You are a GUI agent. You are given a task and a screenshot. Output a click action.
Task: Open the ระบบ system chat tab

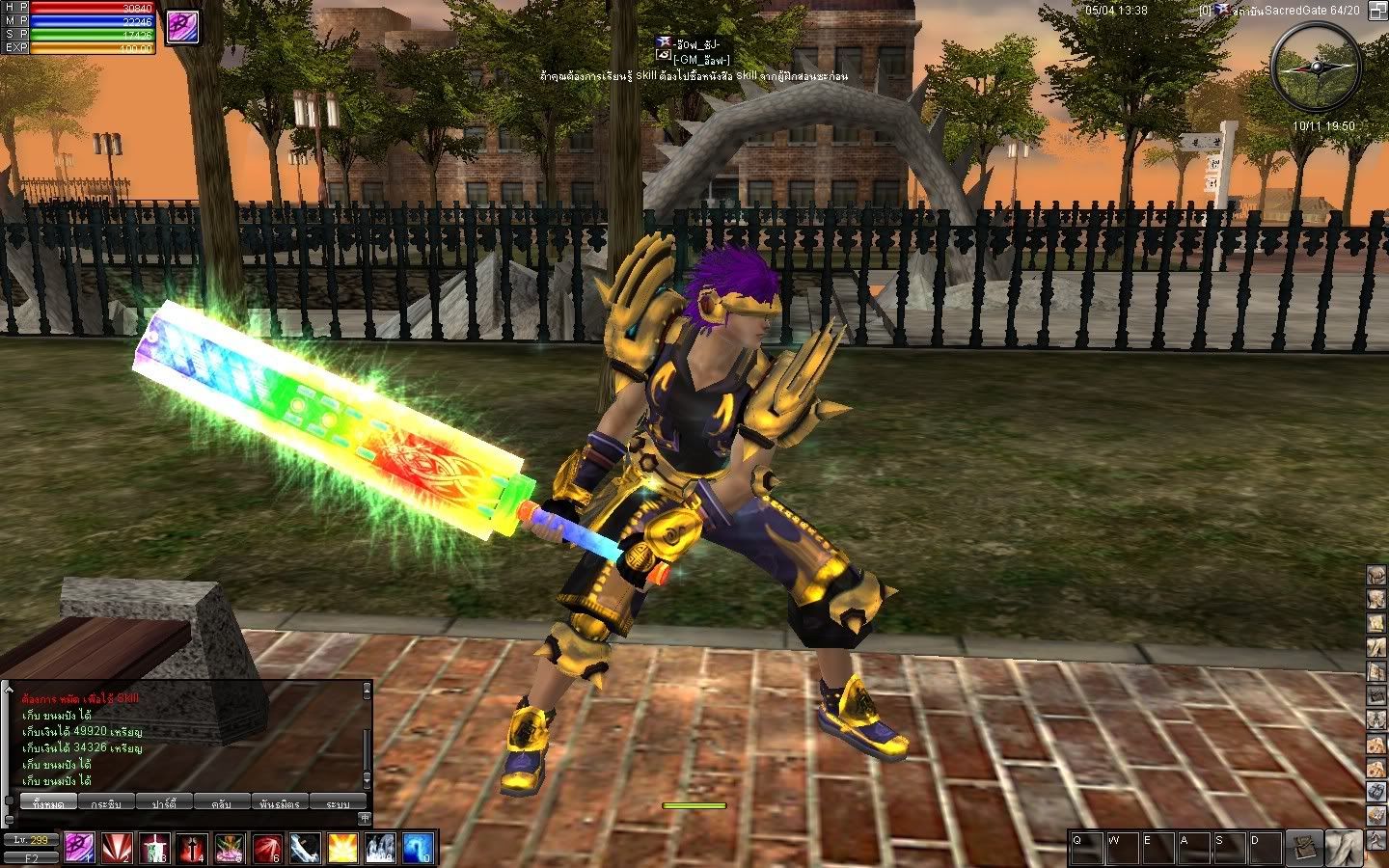click(x=338, y=802)
